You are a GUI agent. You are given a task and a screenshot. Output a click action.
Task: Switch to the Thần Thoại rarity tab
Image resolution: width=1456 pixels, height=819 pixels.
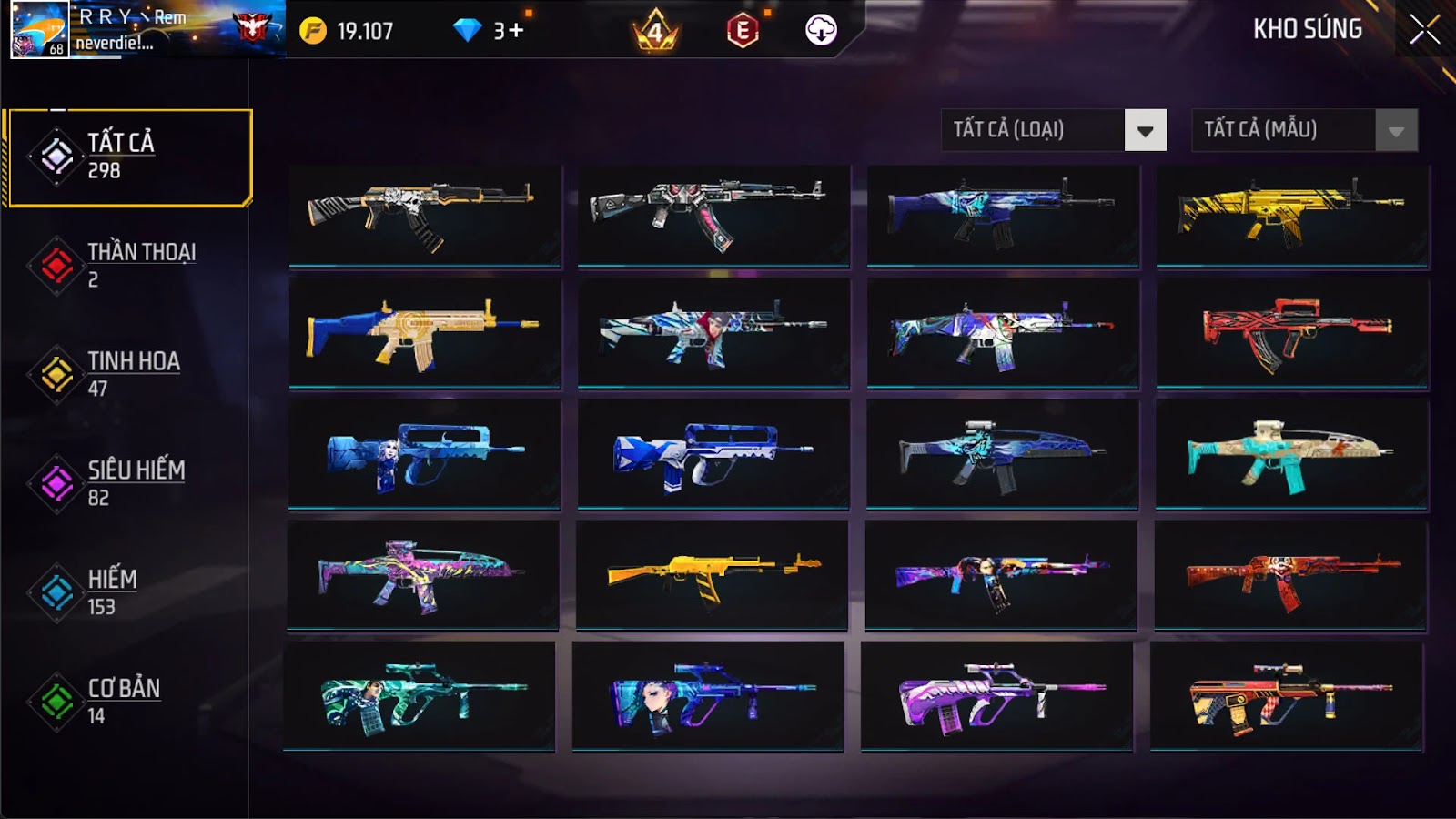coord(127,265)
